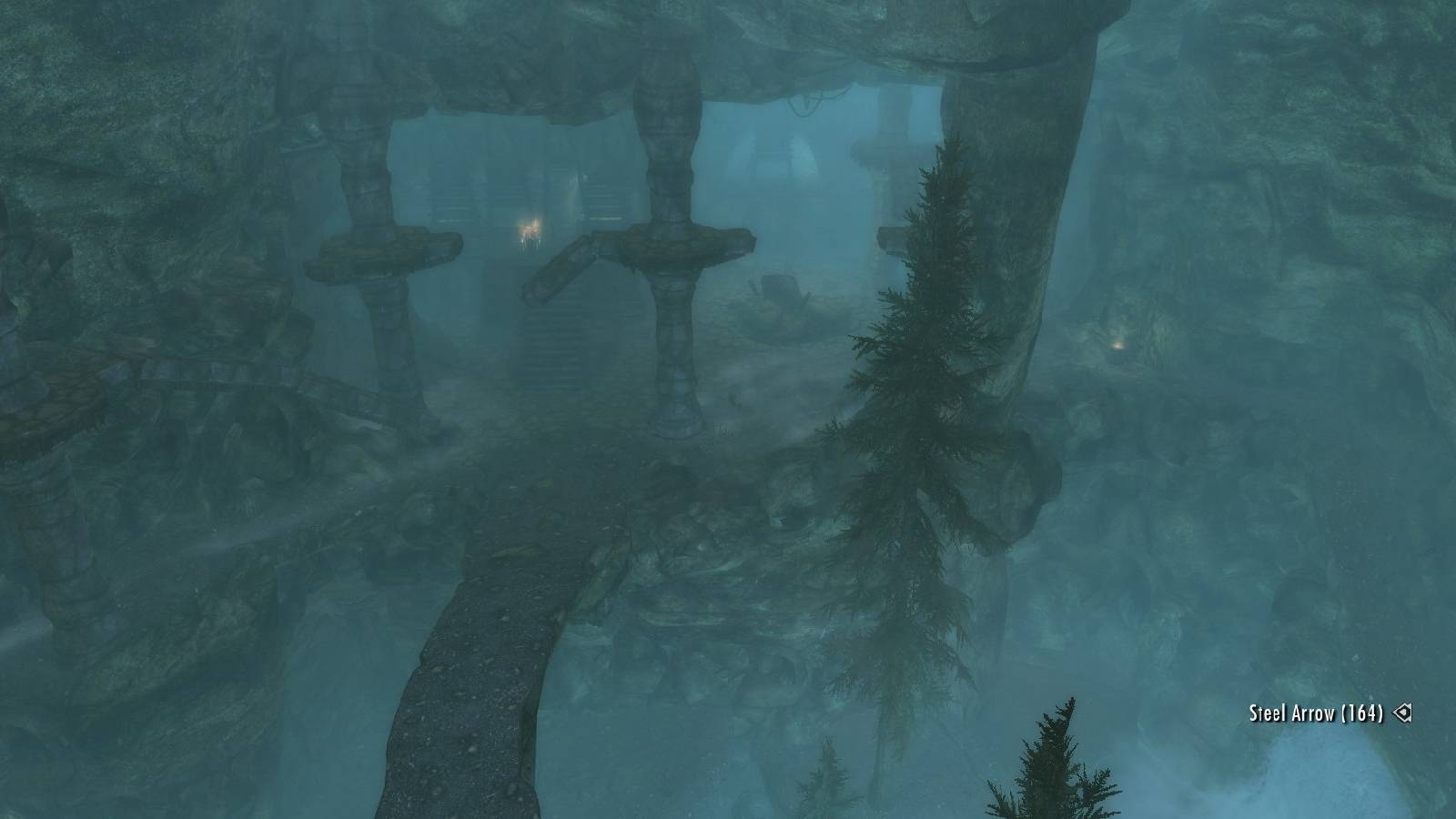Select the broken fallen beam near the pillar
Screen dimensions: 1456x819
560,273
